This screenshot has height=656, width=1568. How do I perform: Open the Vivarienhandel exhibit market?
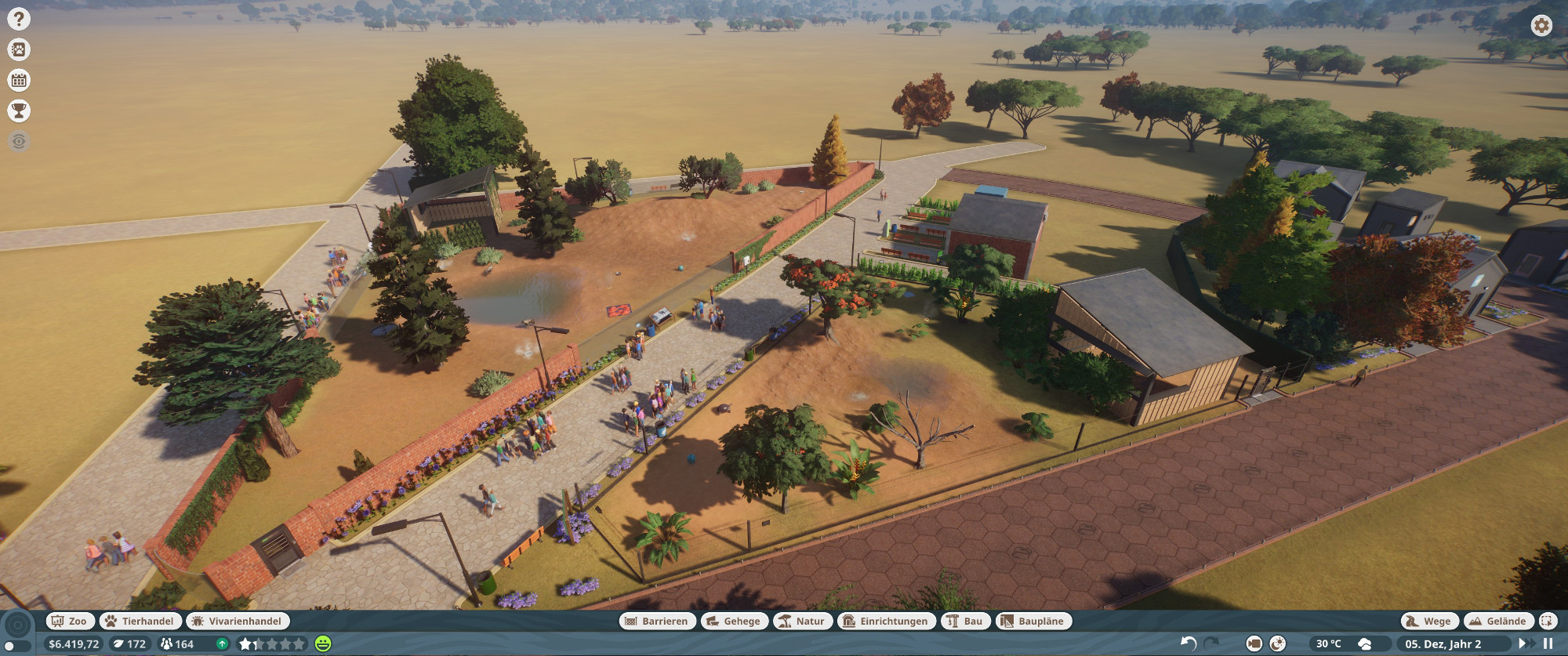click(x=238, y=621)
